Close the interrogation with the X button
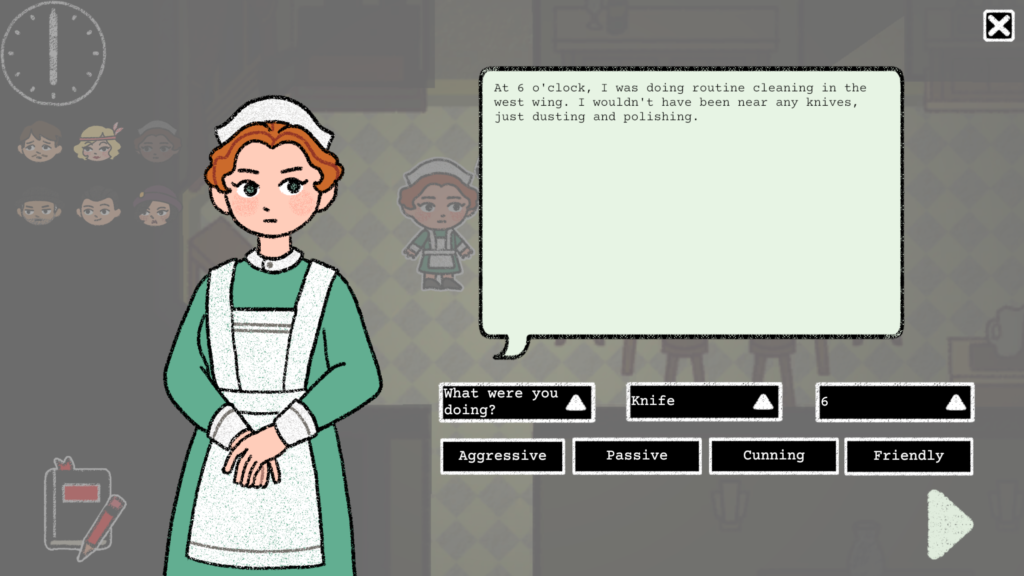1024x576 pixels. click(x=998, y=26)
